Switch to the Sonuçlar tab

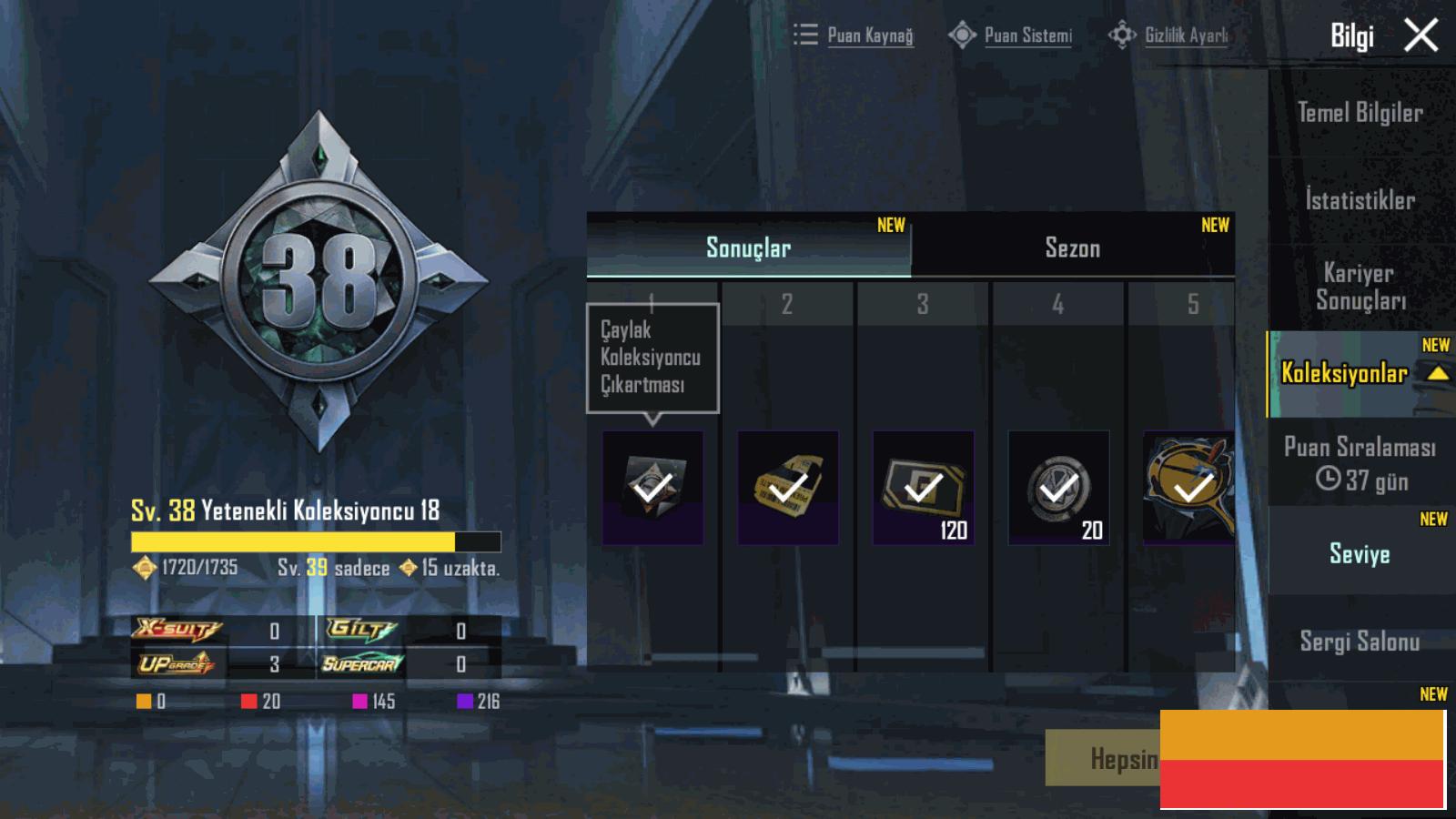pyautogui.click(x=748, y=248)
